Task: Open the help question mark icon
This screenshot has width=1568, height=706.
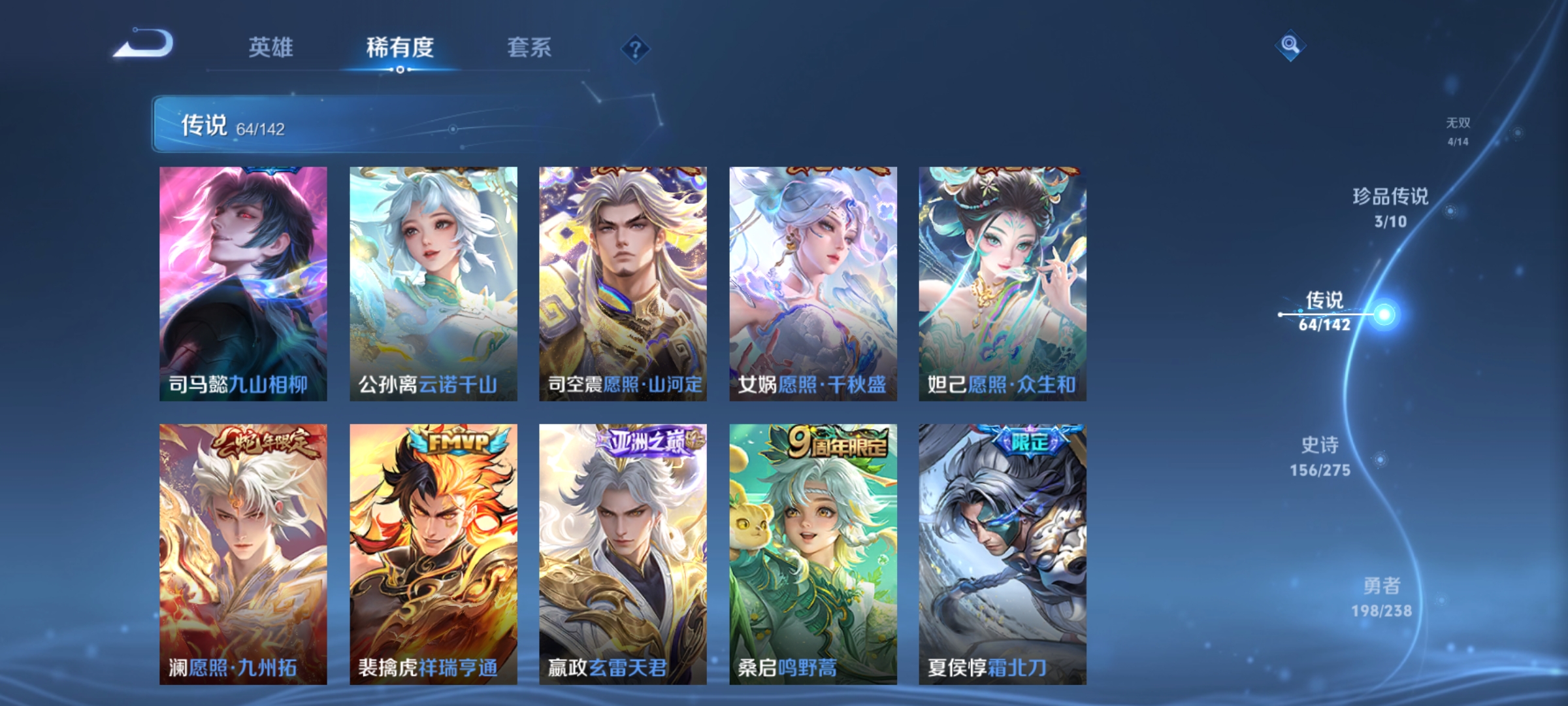Action: [x=636, y=48]
